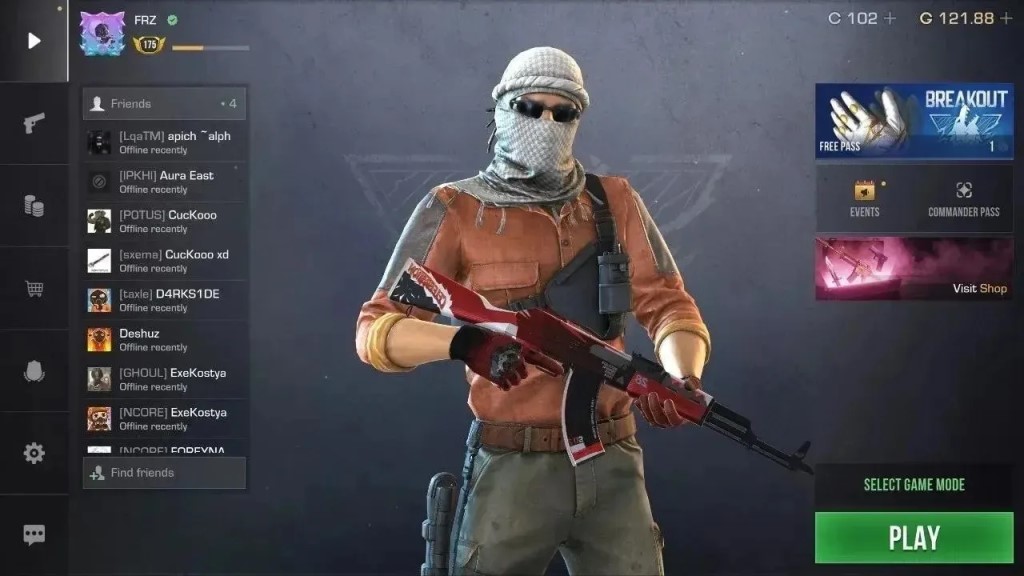This screenshot has width=1024, height=576.
Task: Open the clan badge sidebar tab
Action: click(x=34, y=371)
